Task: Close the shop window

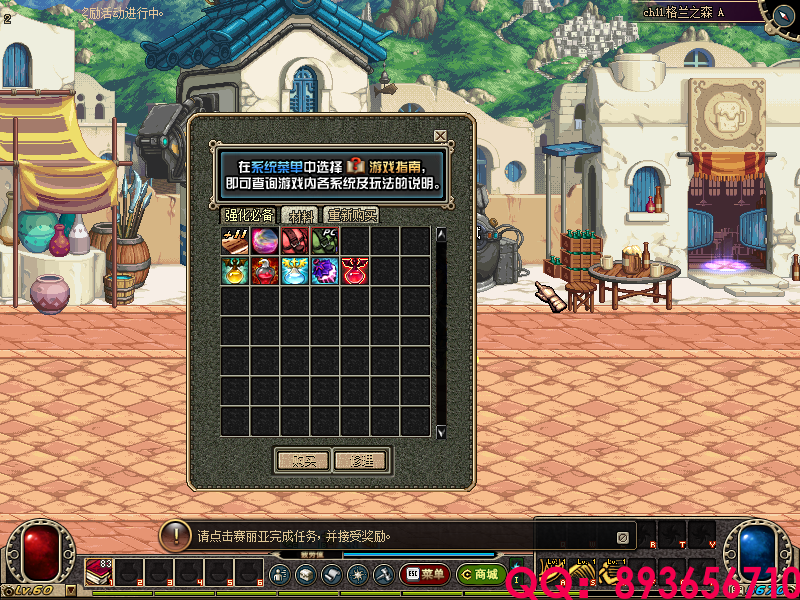Action: [x=440, y=136]
